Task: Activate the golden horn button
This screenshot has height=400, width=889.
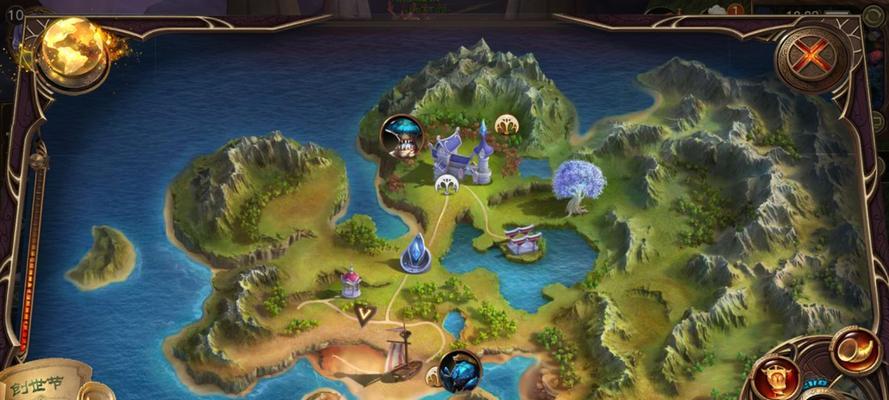Action: 853,351
